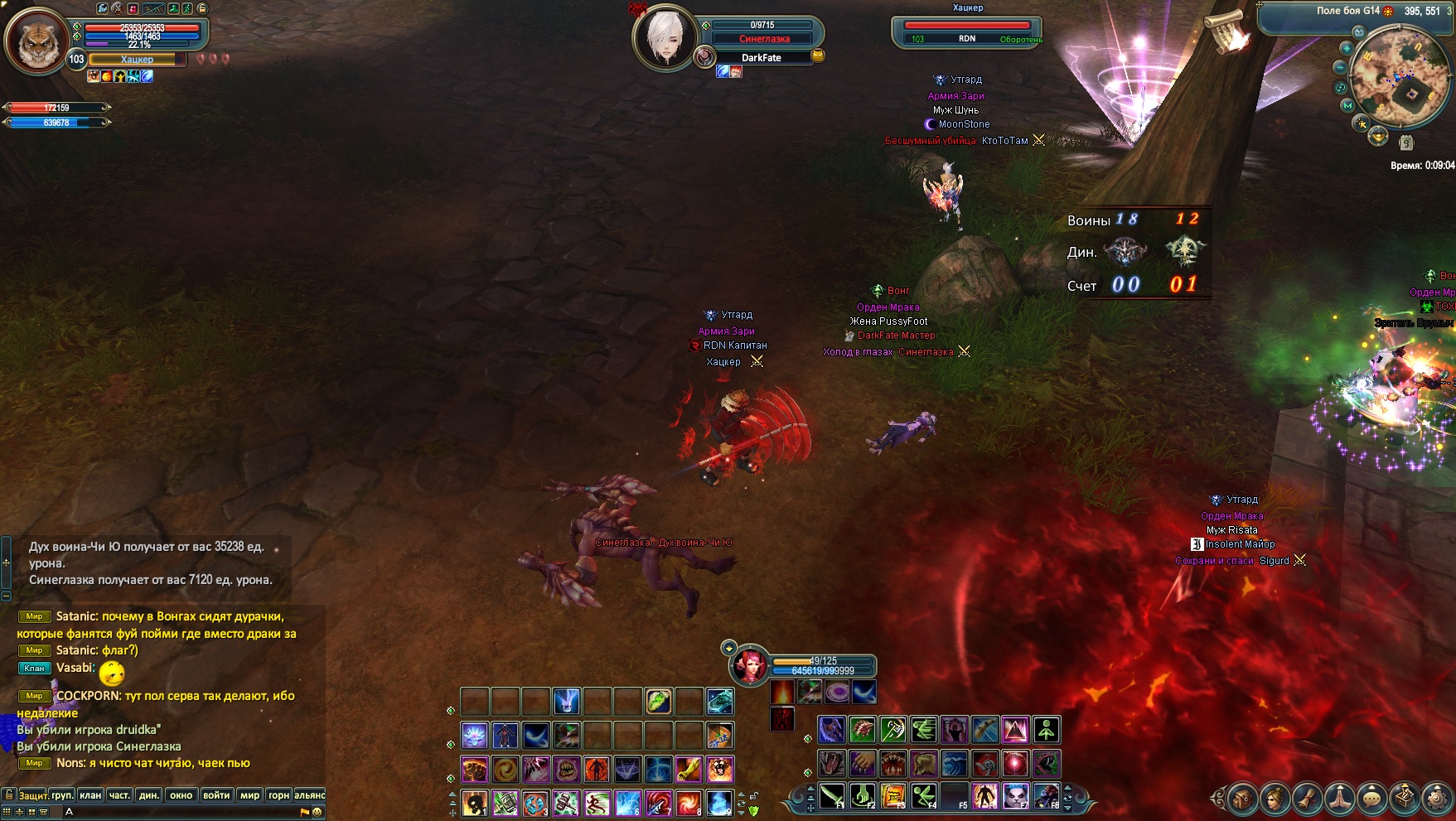Select the Синеглазка target portrait
Viewport: 1456px width, 821px height.
[x=665, y=37]
